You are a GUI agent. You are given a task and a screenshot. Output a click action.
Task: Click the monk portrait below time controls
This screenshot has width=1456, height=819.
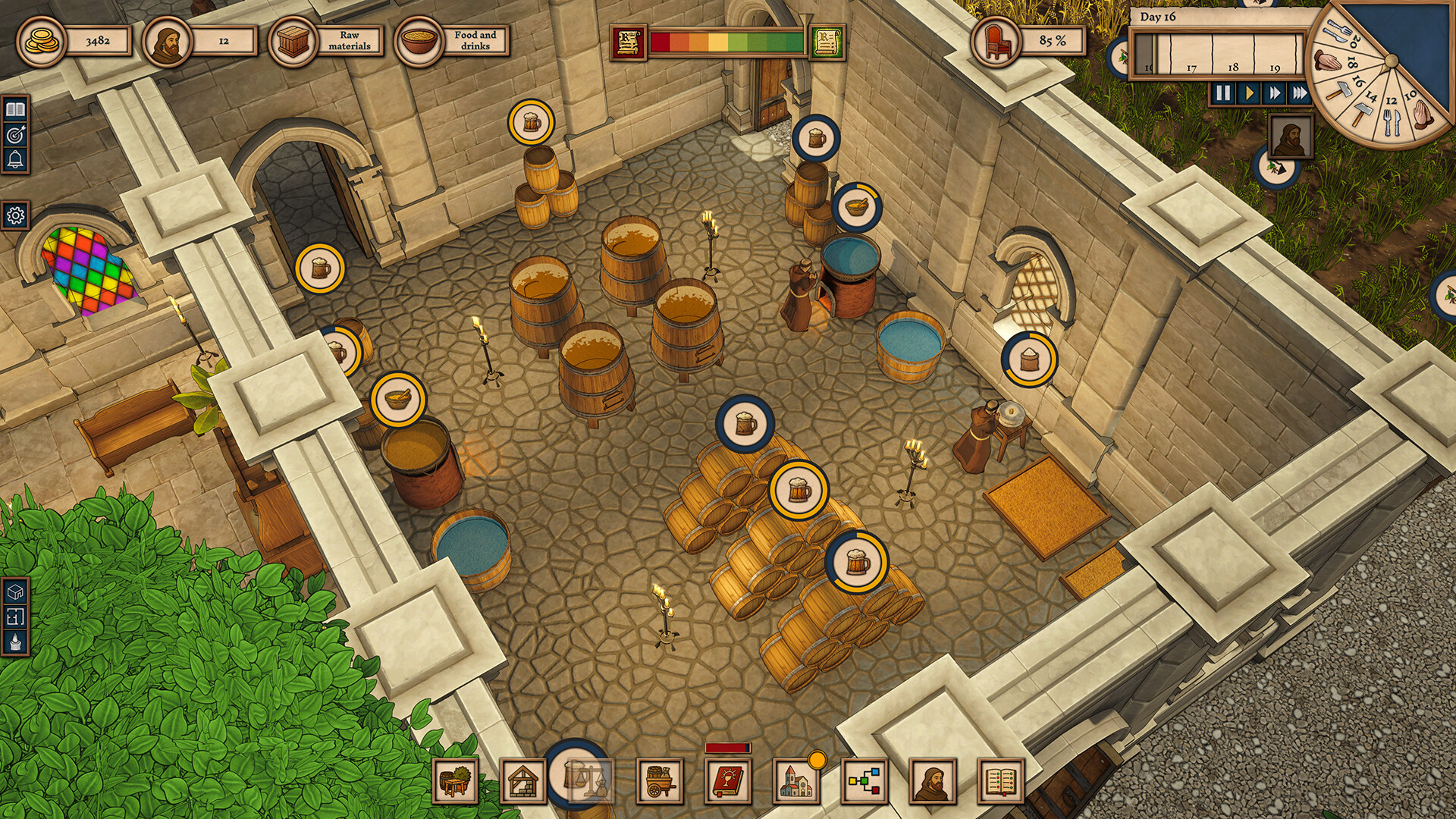[1290, 137]
